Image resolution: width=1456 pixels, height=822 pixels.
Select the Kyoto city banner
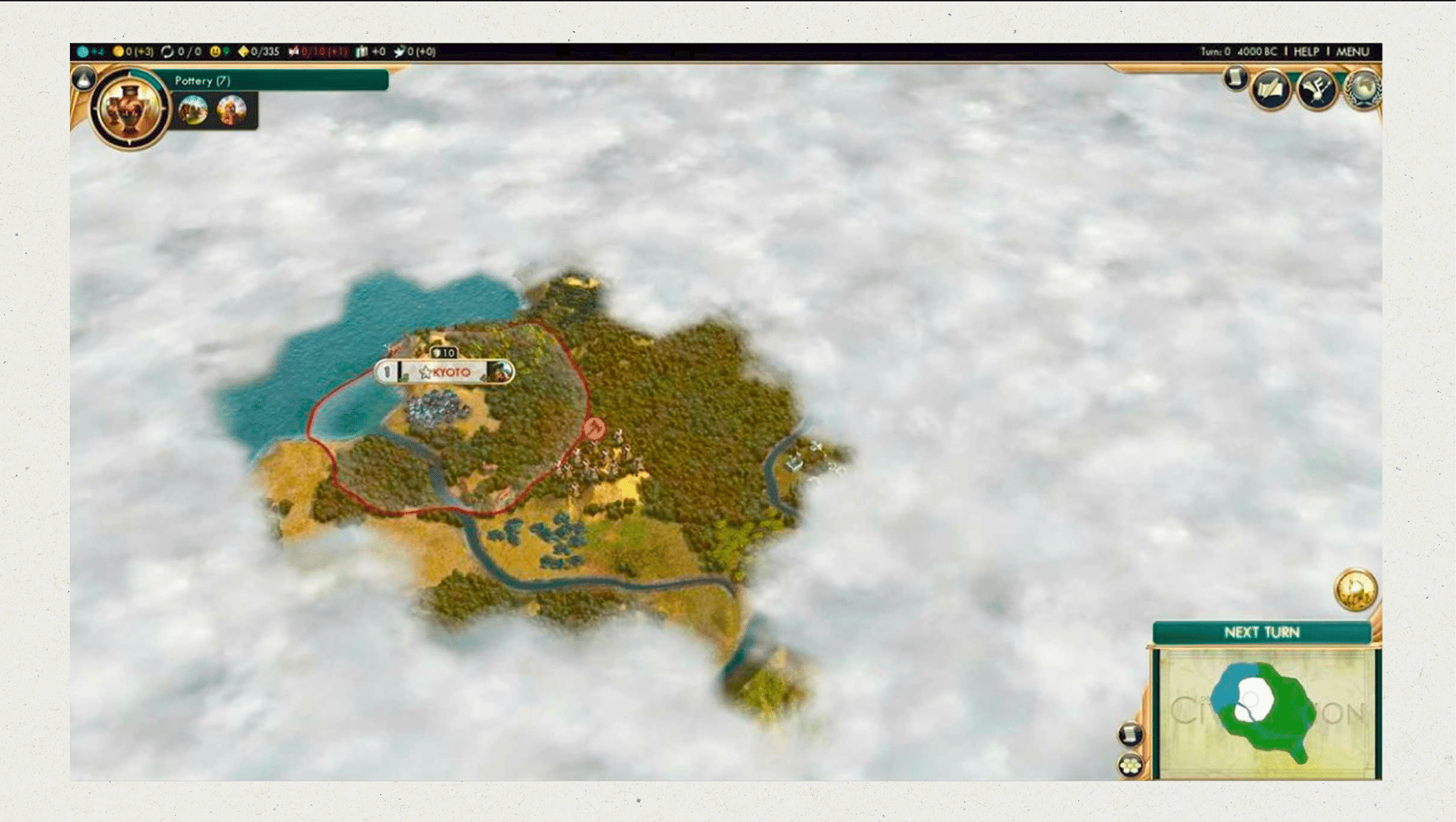pos(450,372)
